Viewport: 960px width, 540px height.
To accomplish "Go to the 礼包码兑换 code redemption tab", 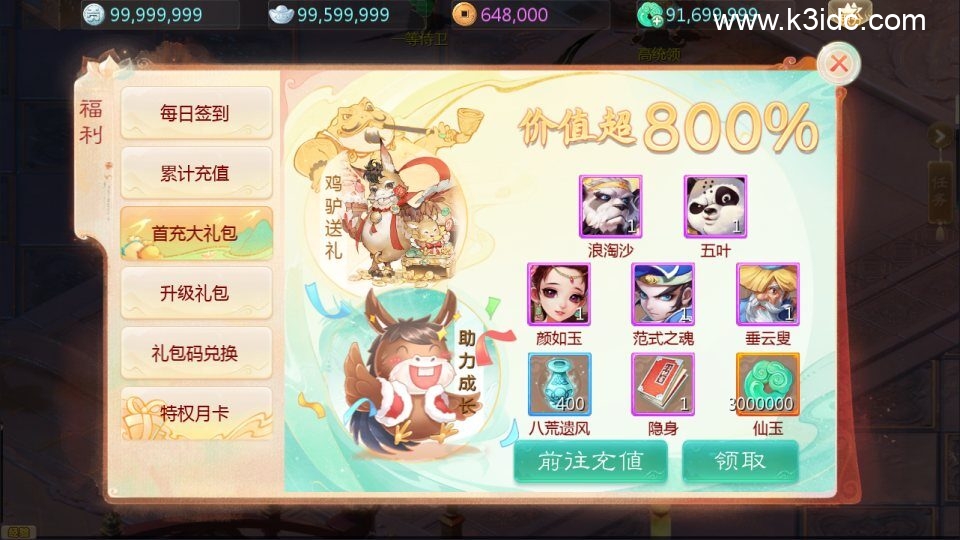I will (x=195, y=353).
